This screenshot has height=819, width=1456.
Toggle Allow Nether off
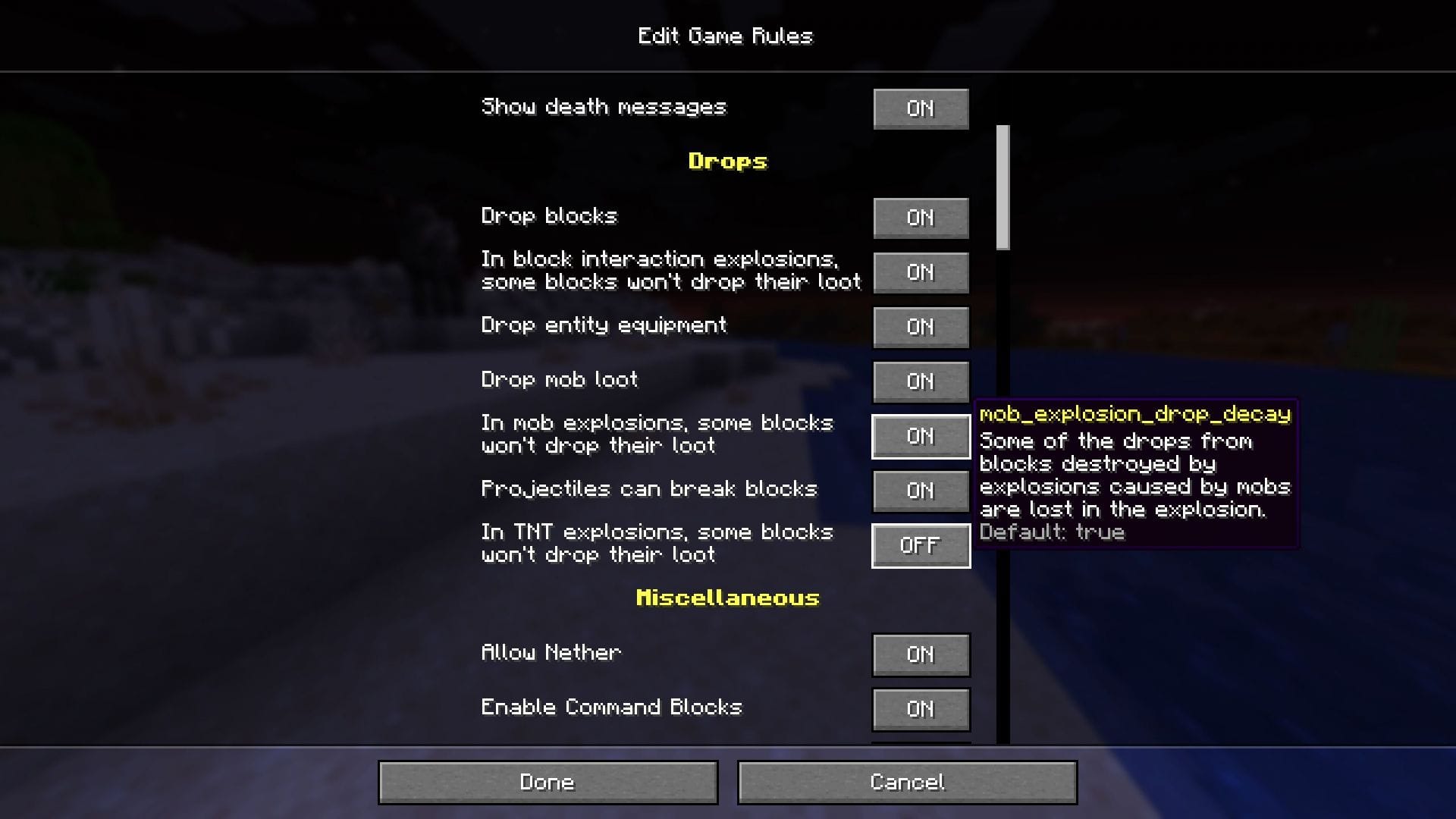(921, 654)
